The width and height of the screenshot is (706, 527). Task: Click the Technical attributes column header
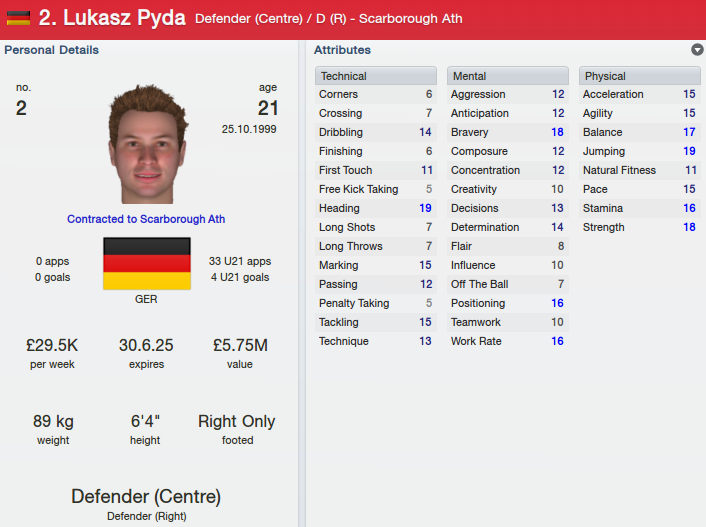coord(376,76)
